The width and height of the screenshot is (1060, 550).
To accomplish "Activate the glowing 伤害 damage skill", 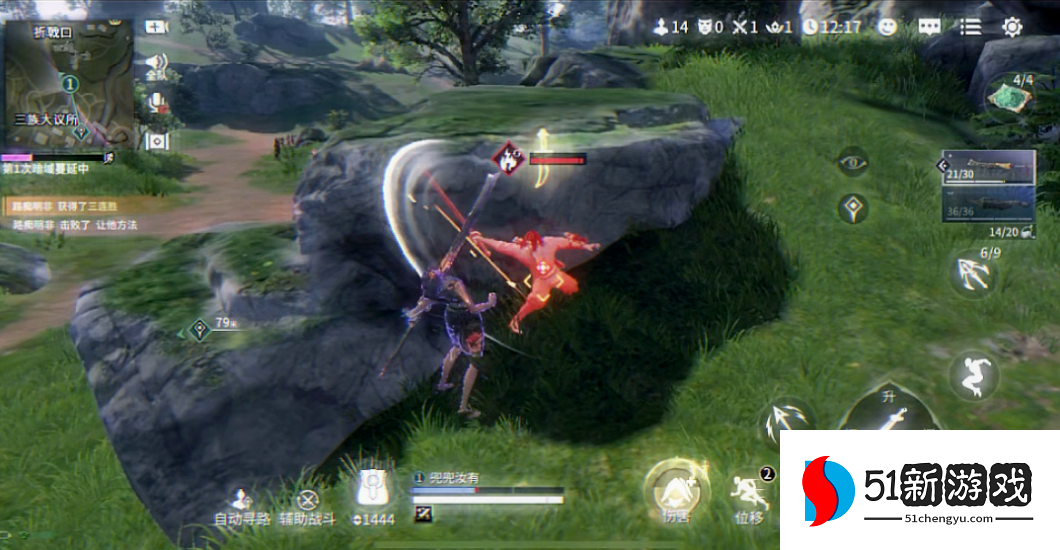I will (676, 492).
